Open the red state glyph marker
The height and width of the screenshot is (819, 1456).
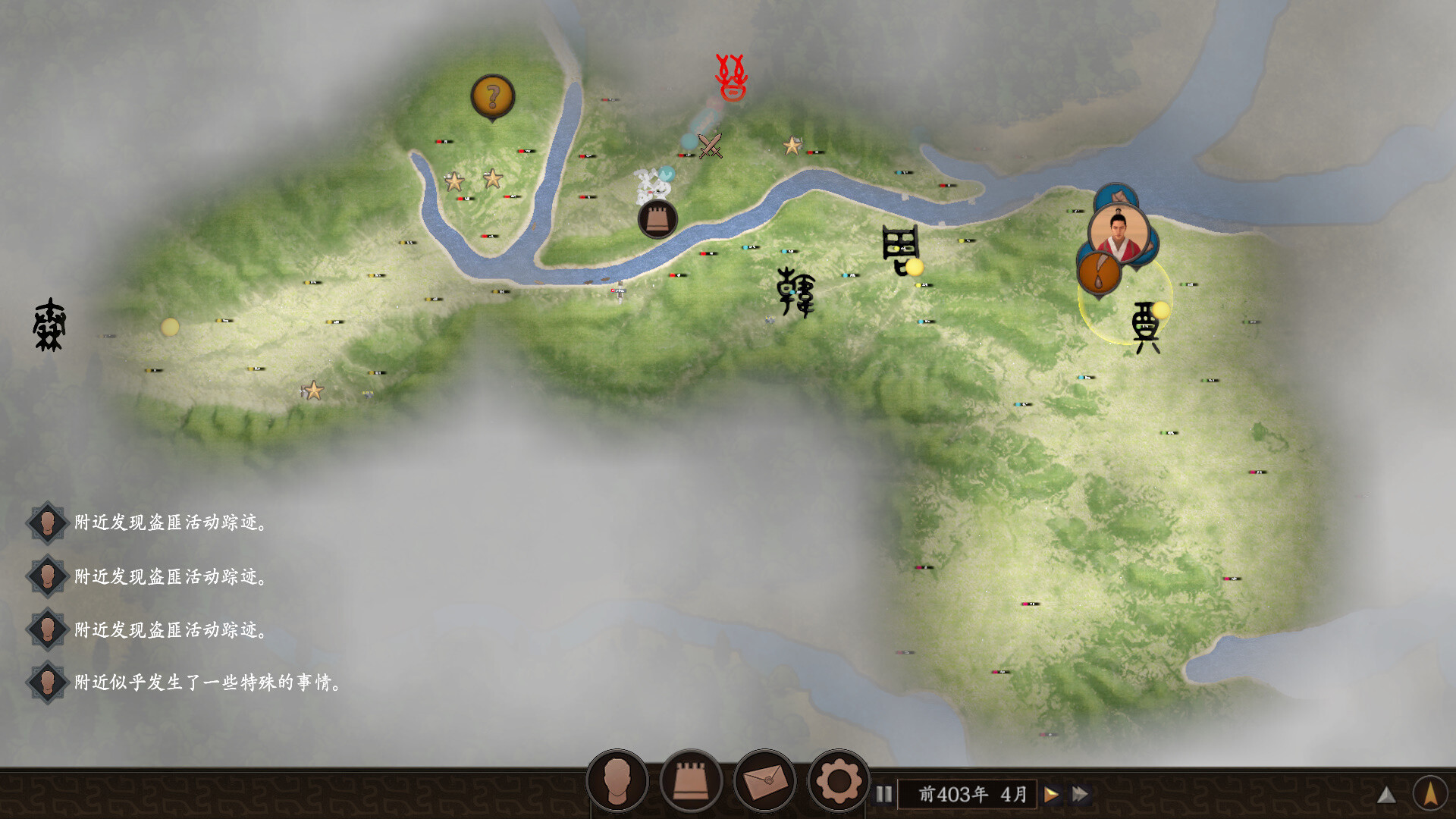click(x=732, y=77)
